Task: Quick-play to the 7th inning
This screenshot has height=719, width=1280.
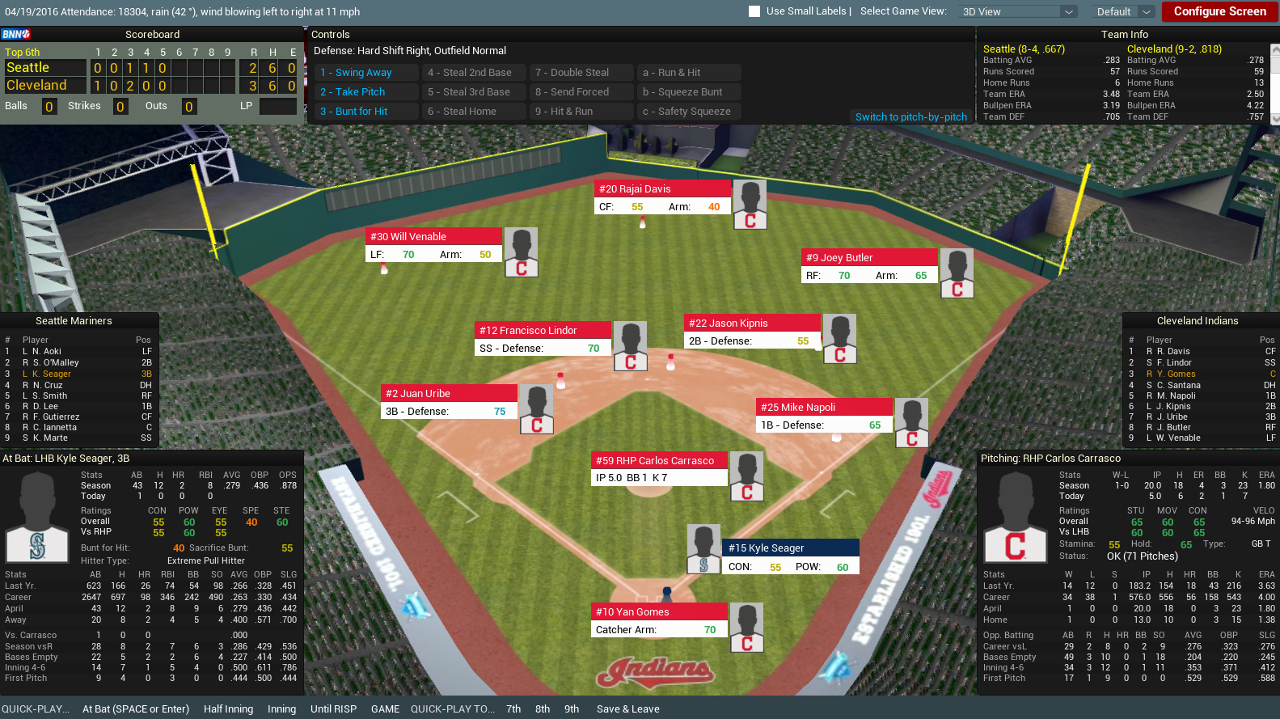Action: 514,709
